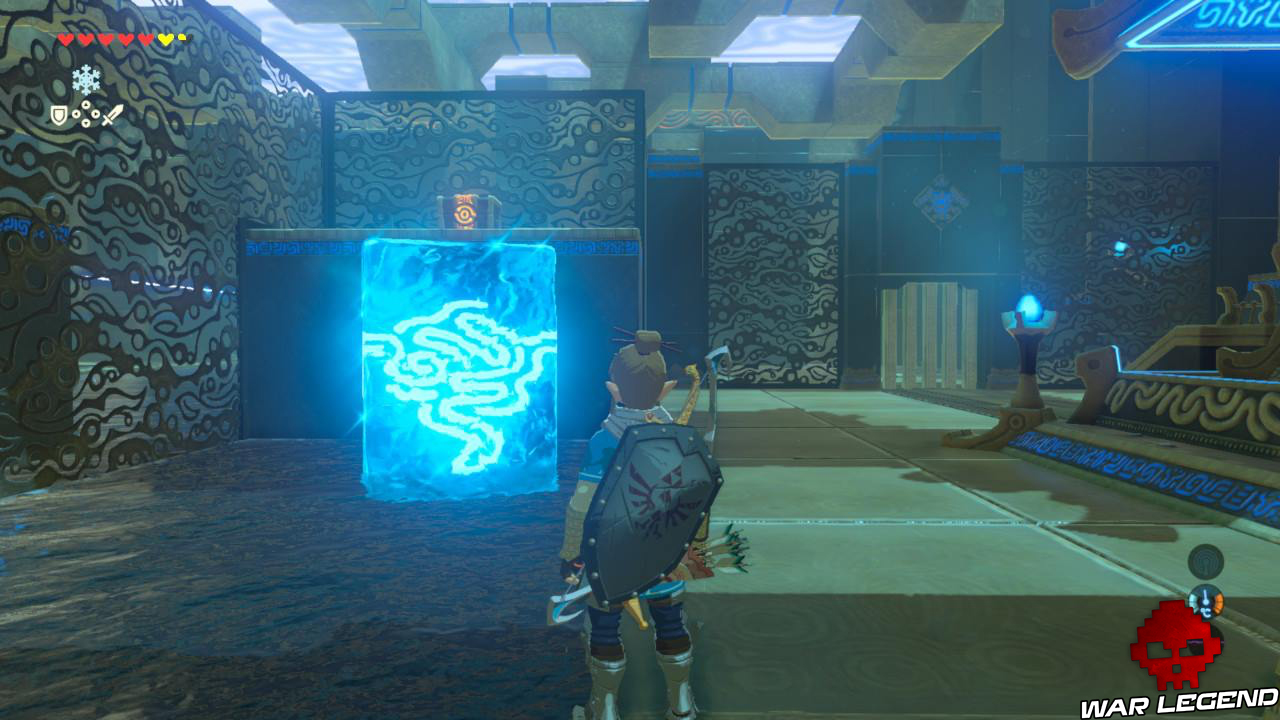The width and height of the screenshot is (1280, 720).
Task: Expand the right arrow on the D-pad indicator
Action: tap(95, 113)
